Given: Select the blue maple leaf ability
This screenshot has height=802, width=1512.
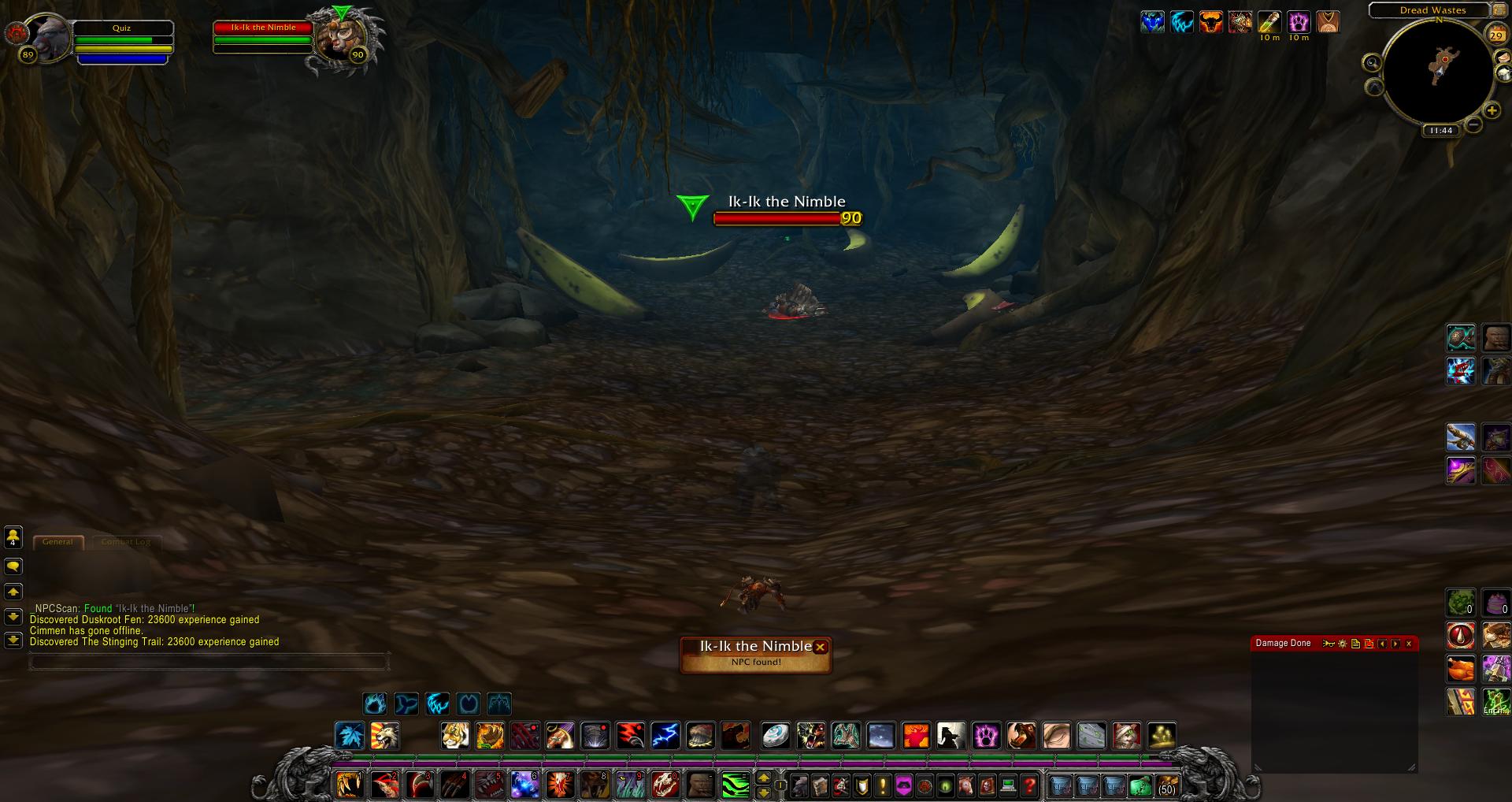Looking at the screenshot, I should pyautogui.click(x=350, y=736).
